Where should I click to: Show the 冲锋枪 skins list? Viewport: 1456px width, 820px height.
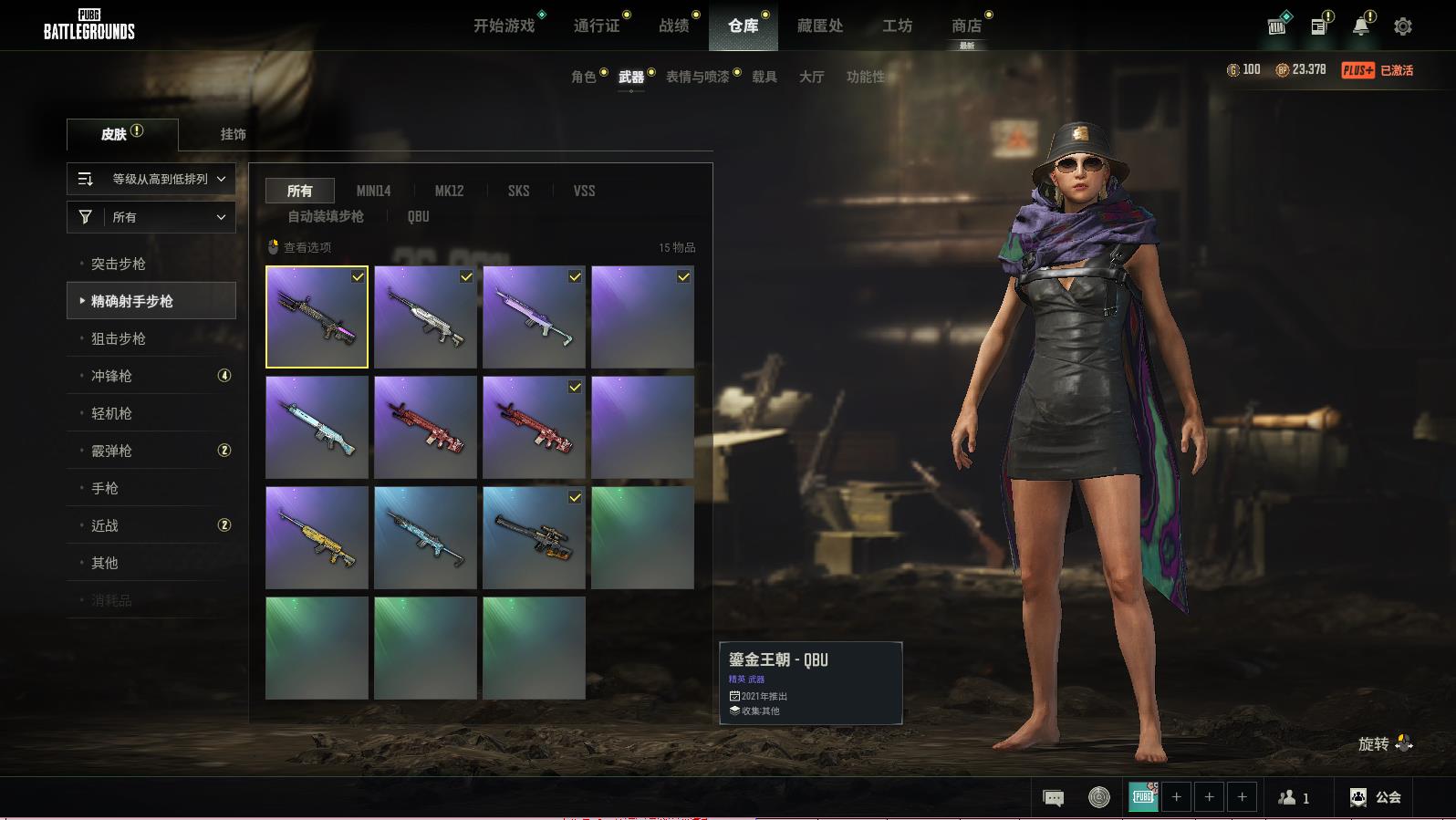point(111,376)
